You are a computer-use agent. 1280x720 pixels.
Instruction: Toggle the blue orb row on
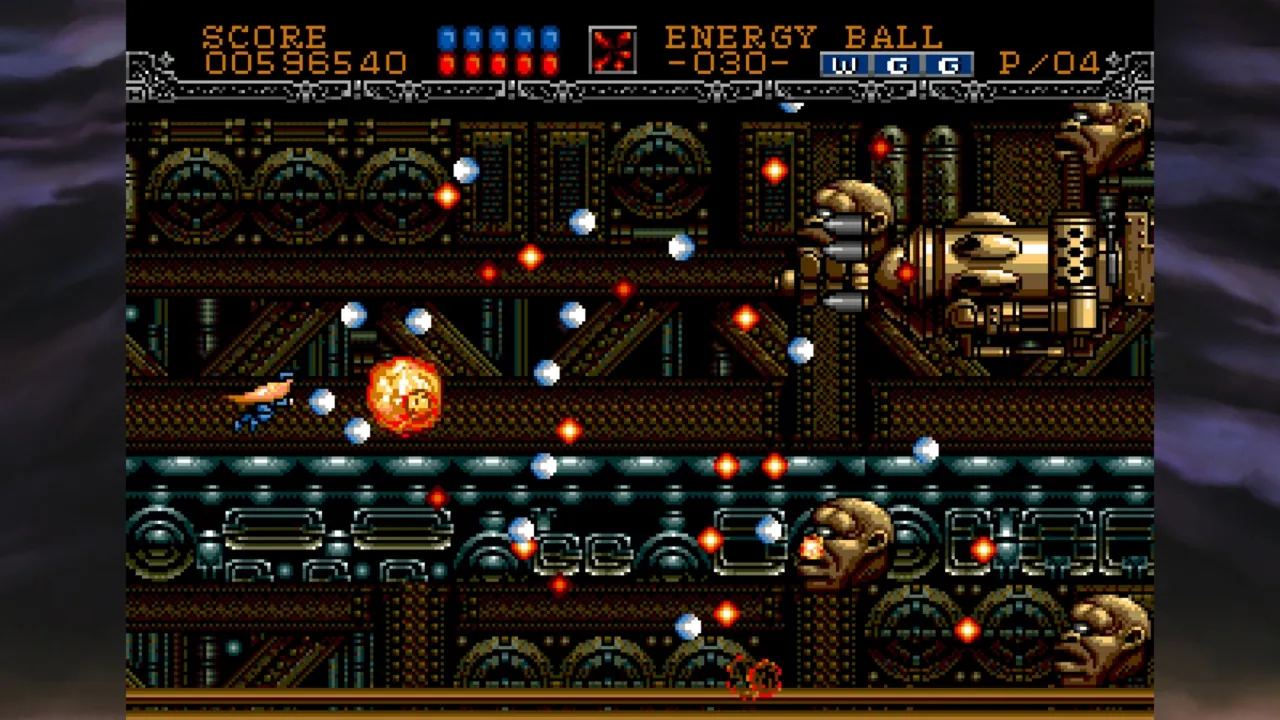click(498, 36)
